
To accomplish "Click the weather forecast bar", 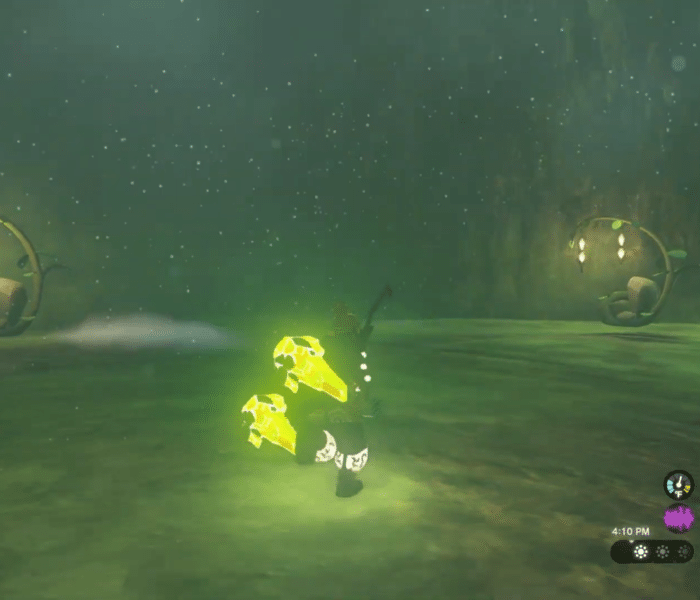I will [x=652, y=551].
